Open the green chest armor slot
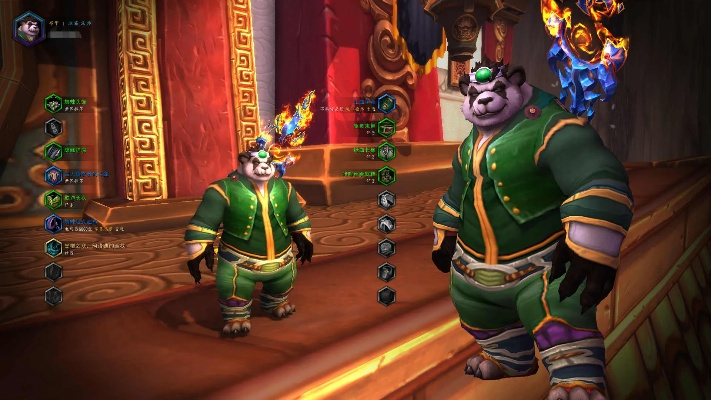Image resolution: width=711 pixels, height=400 pixels. point(53,199)
